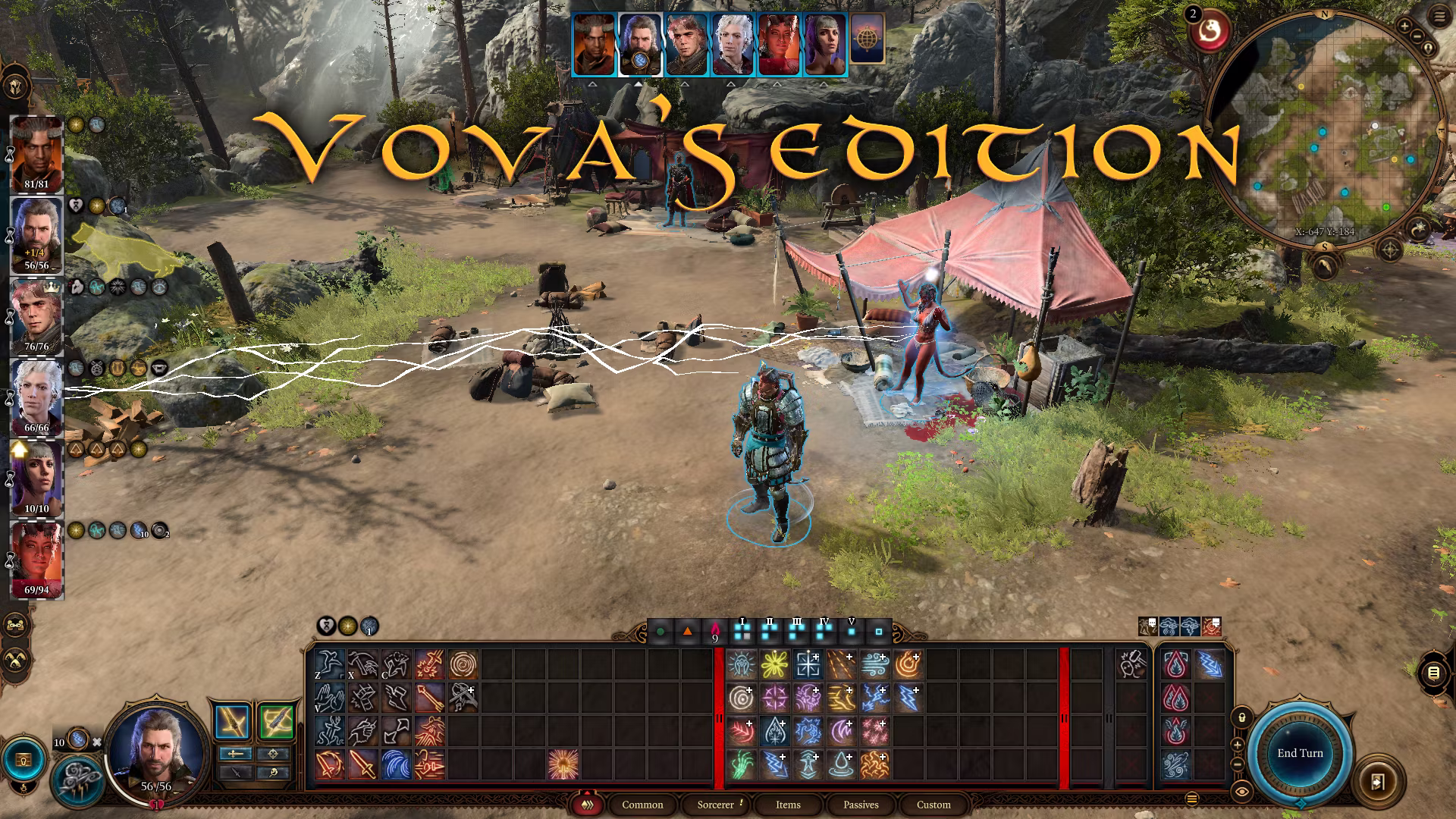This screenshot has height=819, width=1456.
Task: Zoom in on the minimap
Action: 1404,27
